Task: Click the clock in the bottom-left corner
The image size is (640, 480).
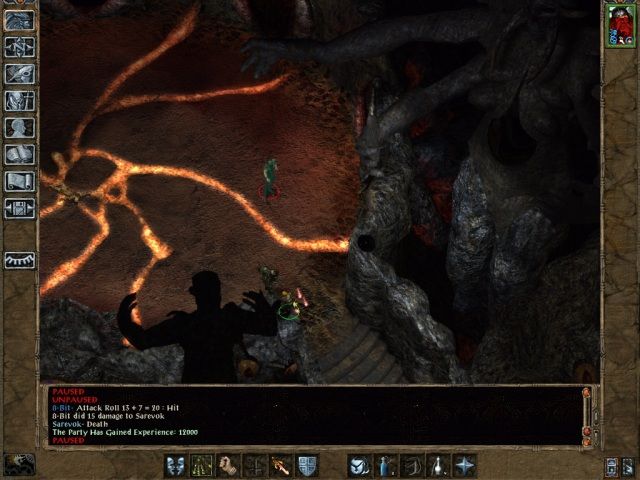Action: 19,464
